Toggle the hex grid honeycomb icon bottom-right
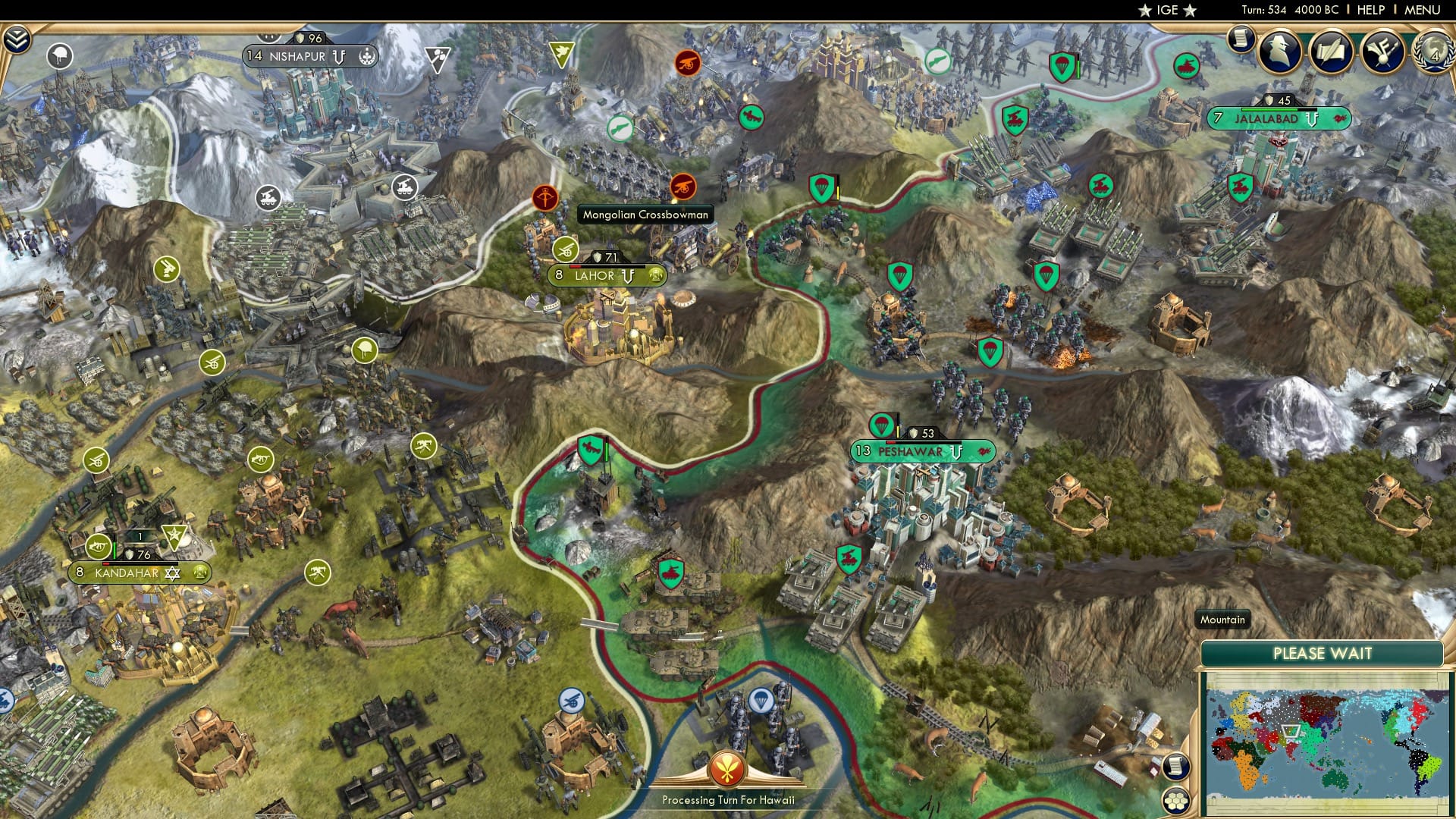The width and height of the screenshot is (1456, 819). pos(1176,800)
